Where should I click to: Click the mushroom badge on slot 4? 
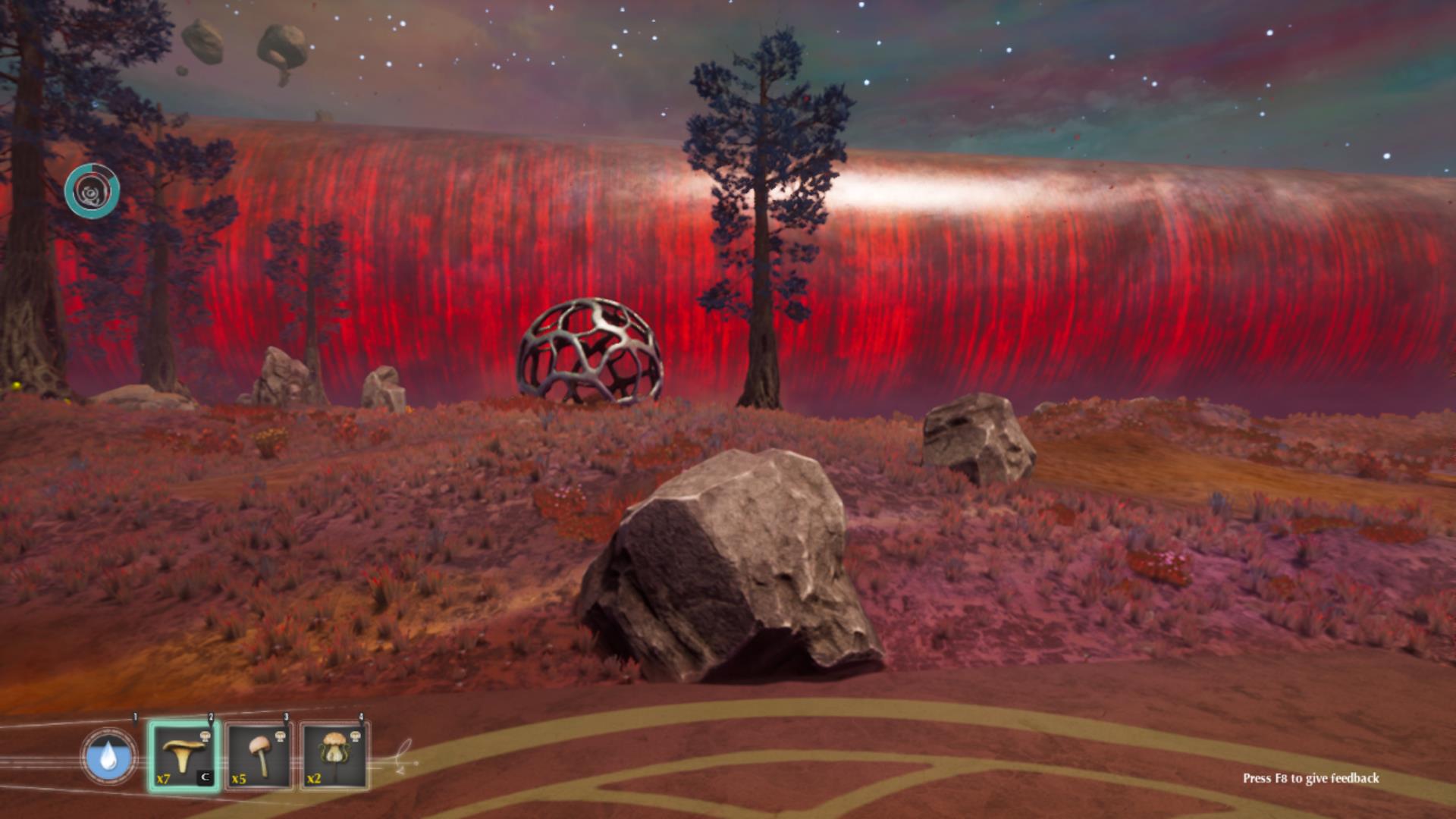tap(356, 735)
